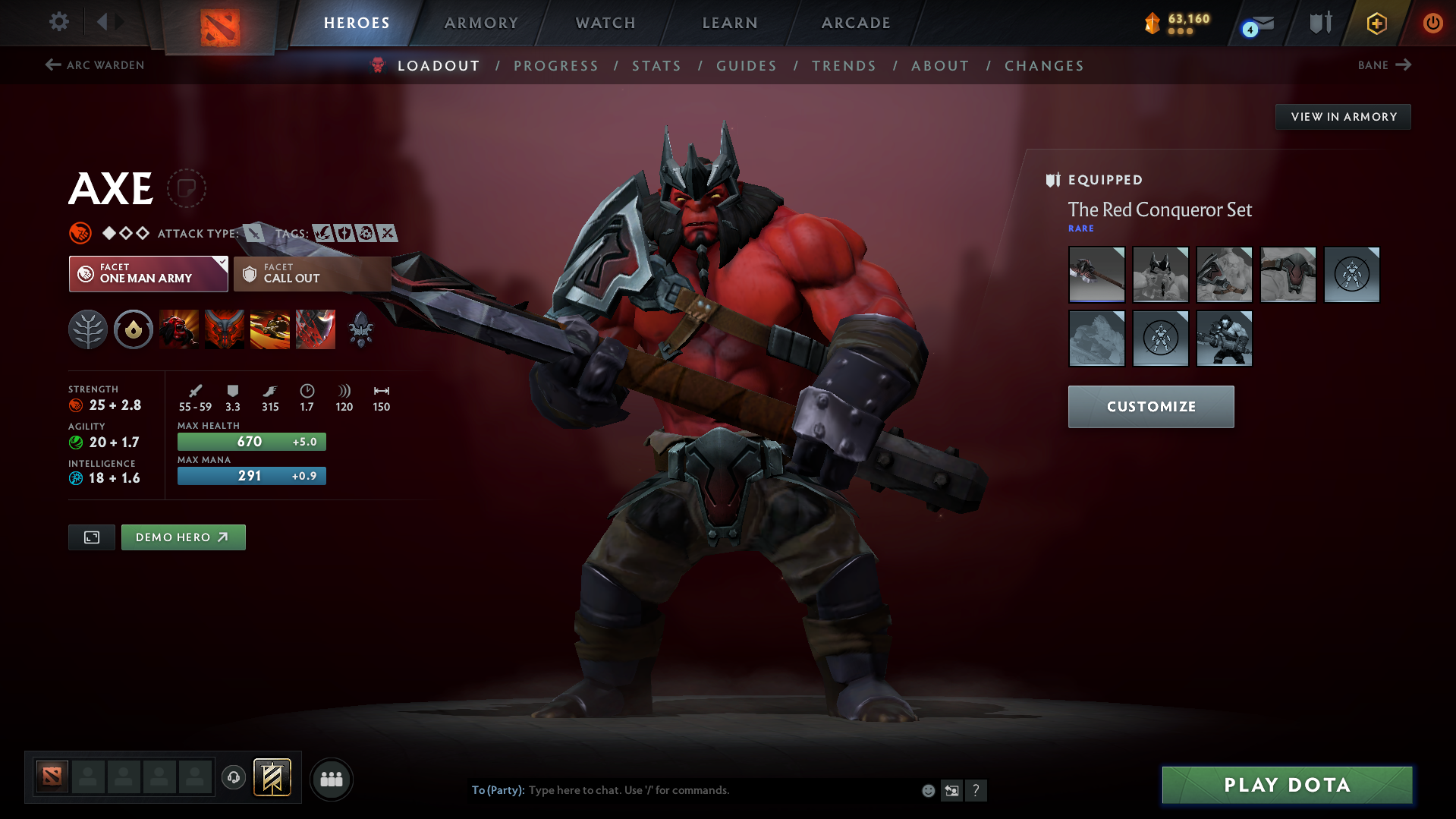Select the Berserker's Call ability icon
This screenshot has height=819, width=1456.
point(179,329)
